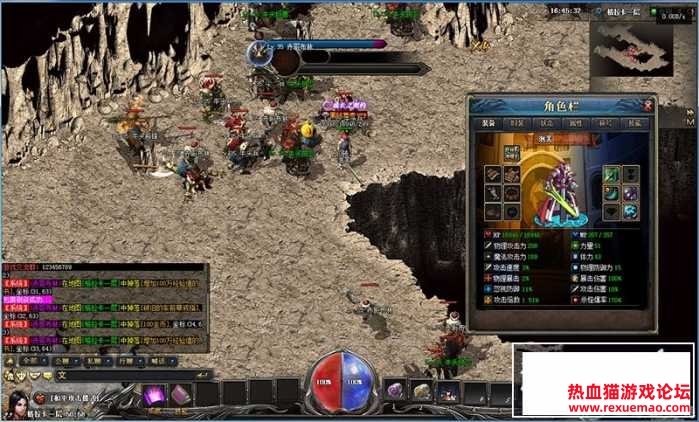Use the purple gem quick-slot item

click(x=396, y=391)
